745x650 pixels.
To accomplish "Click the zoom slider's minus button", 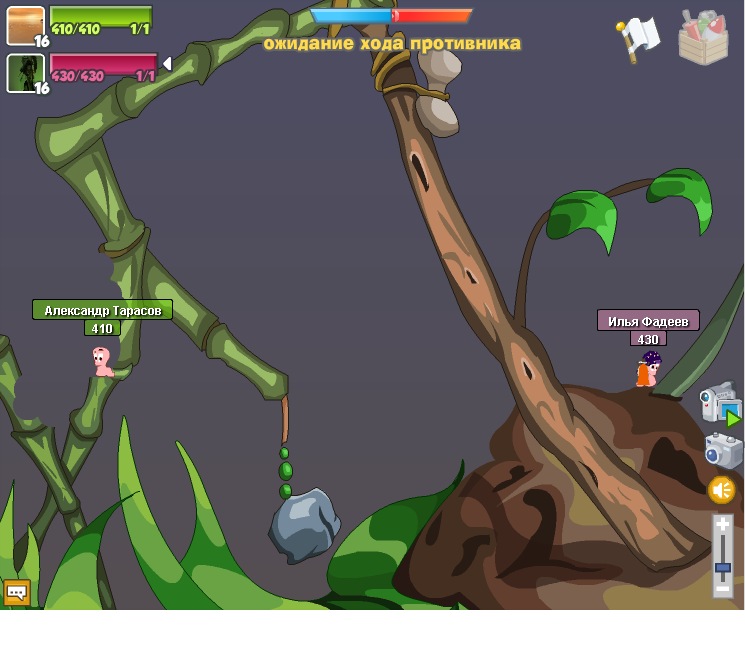I will point(722,589).
